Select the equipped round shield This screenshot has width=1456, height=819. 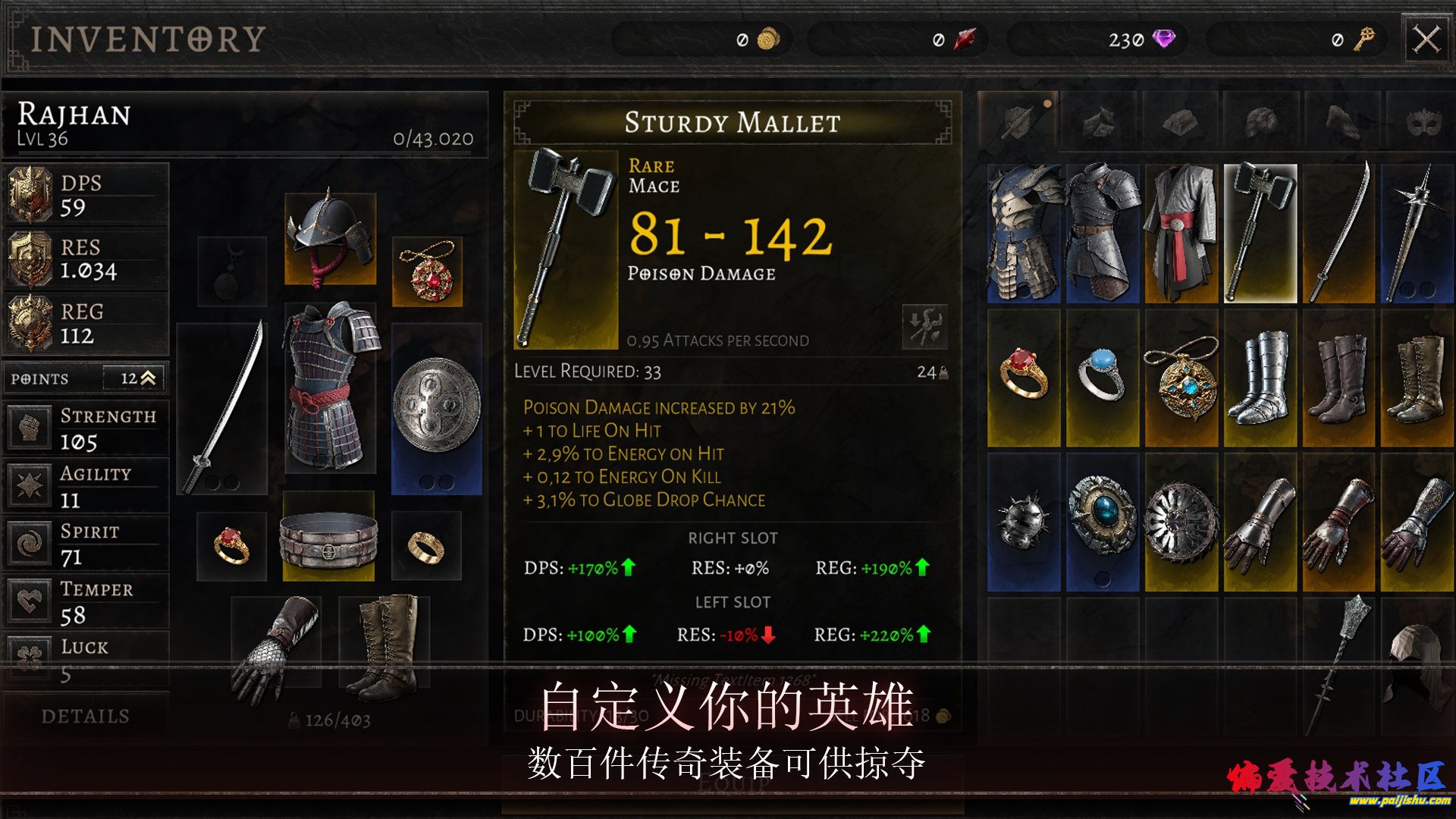pyautogui.click(x=436, y=408)
